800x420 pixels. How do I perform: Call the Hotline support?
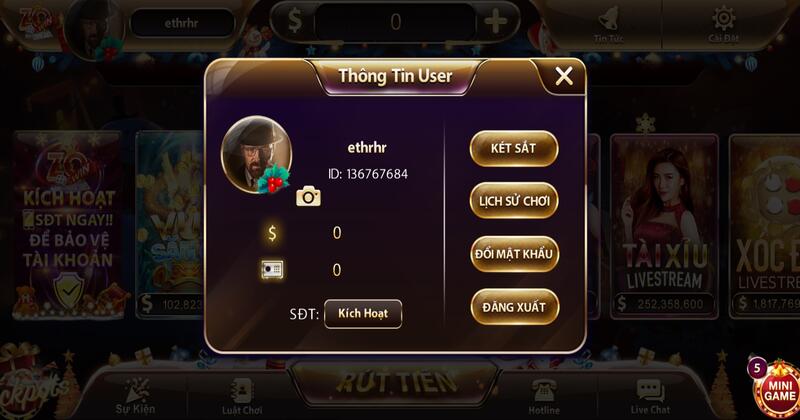coord(544,395)
